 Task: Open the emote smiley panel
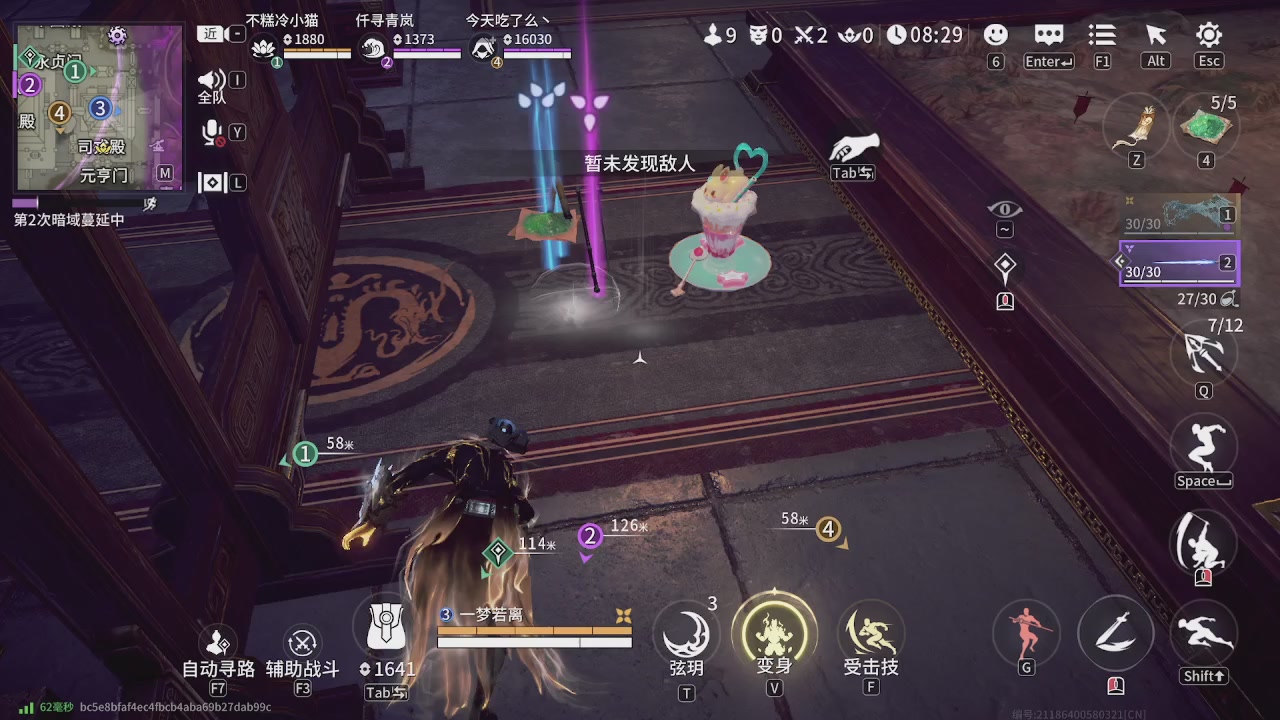[996, 35]
